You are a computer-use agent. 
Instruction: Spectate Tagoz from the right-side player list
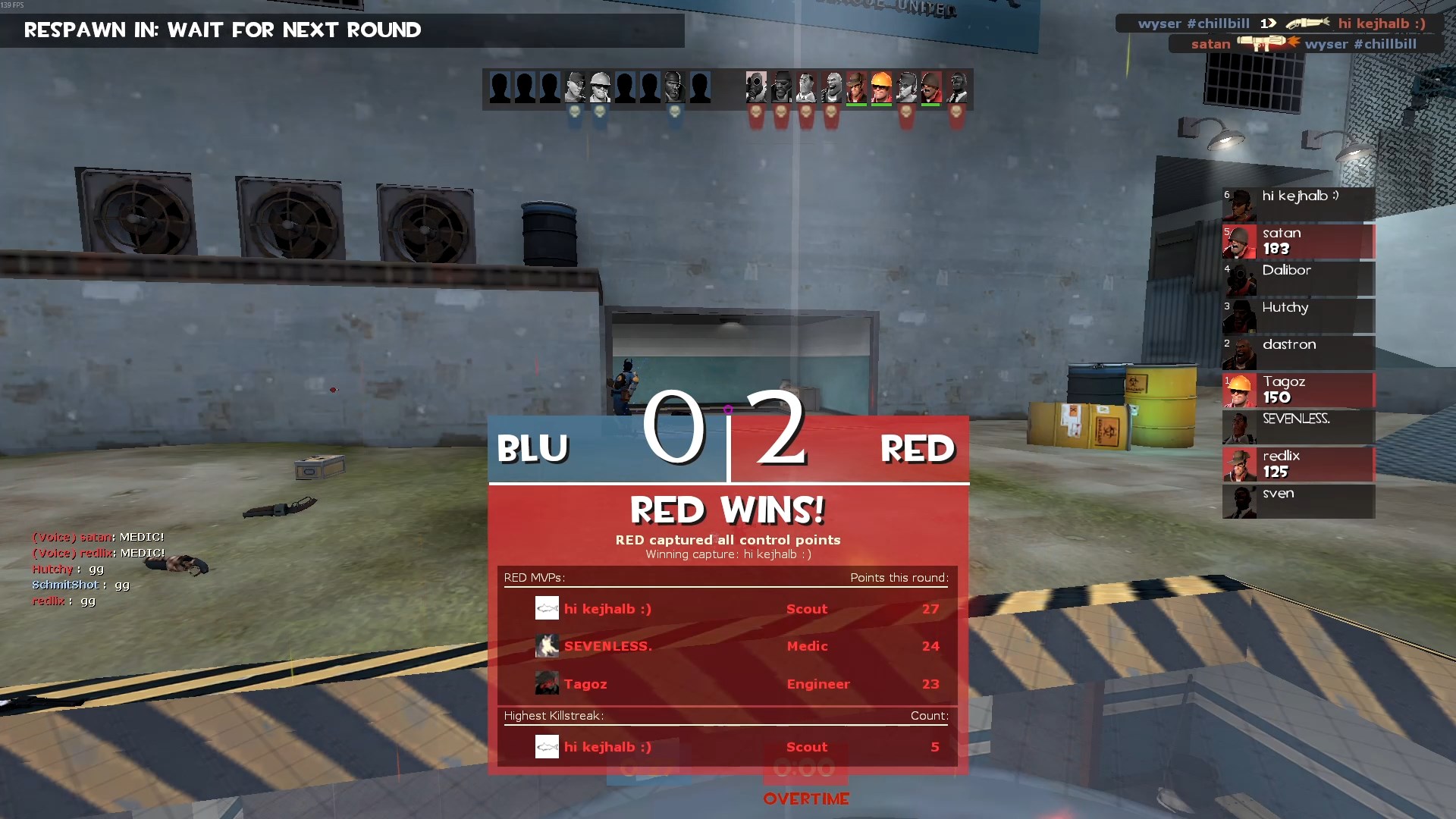1298,390
